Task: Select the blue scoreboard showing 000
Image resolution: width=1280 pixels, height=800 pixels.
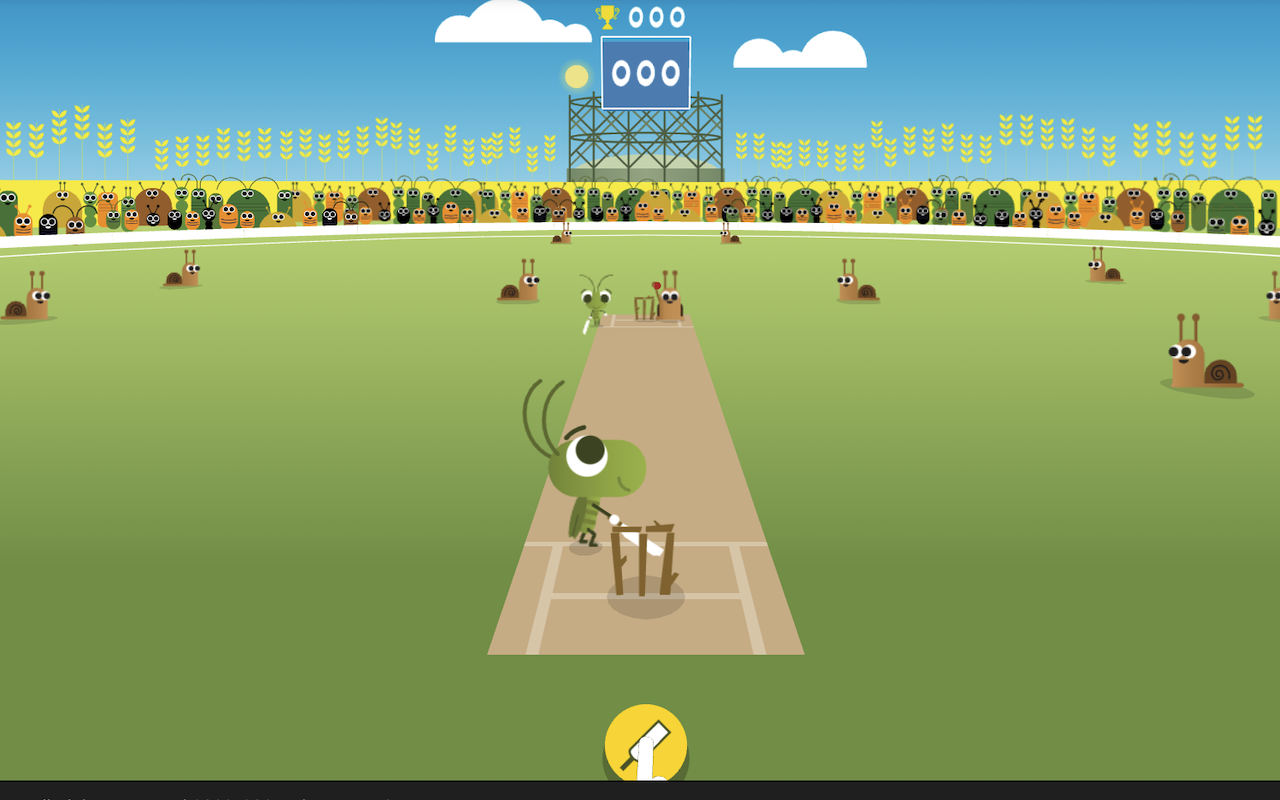Action: (645, 72)
